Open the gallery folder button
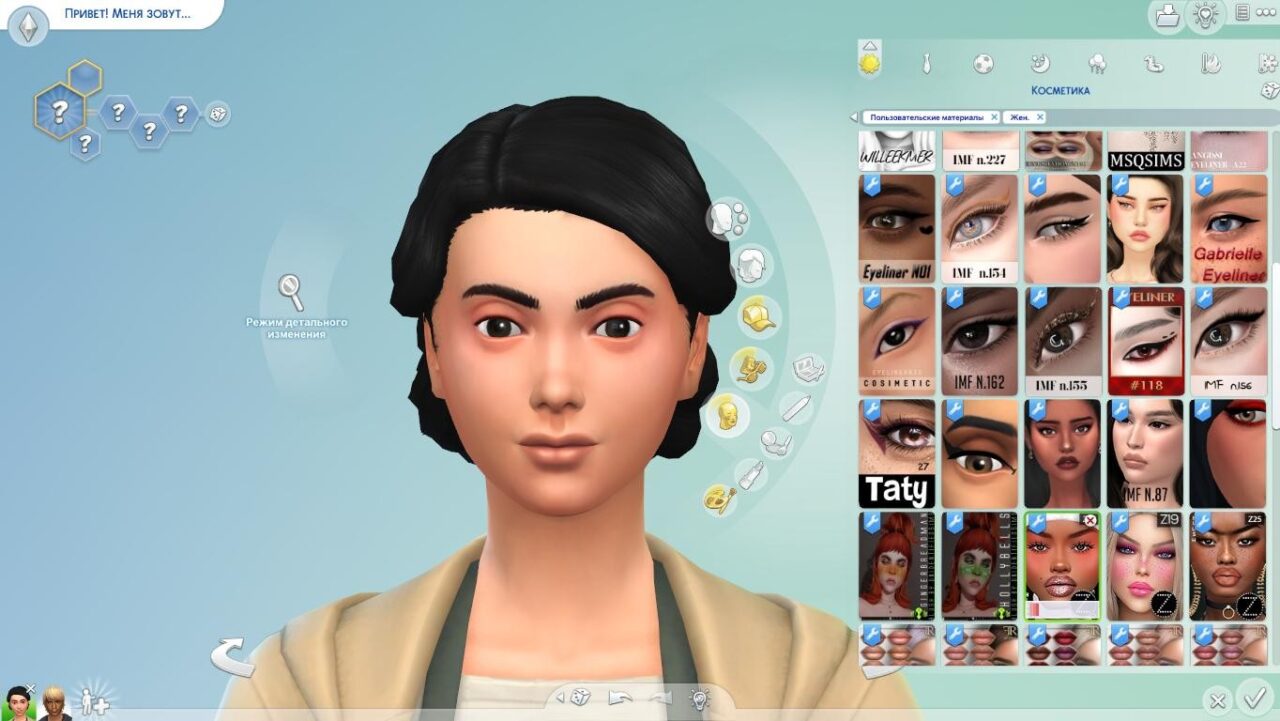 click(1166, 15)
